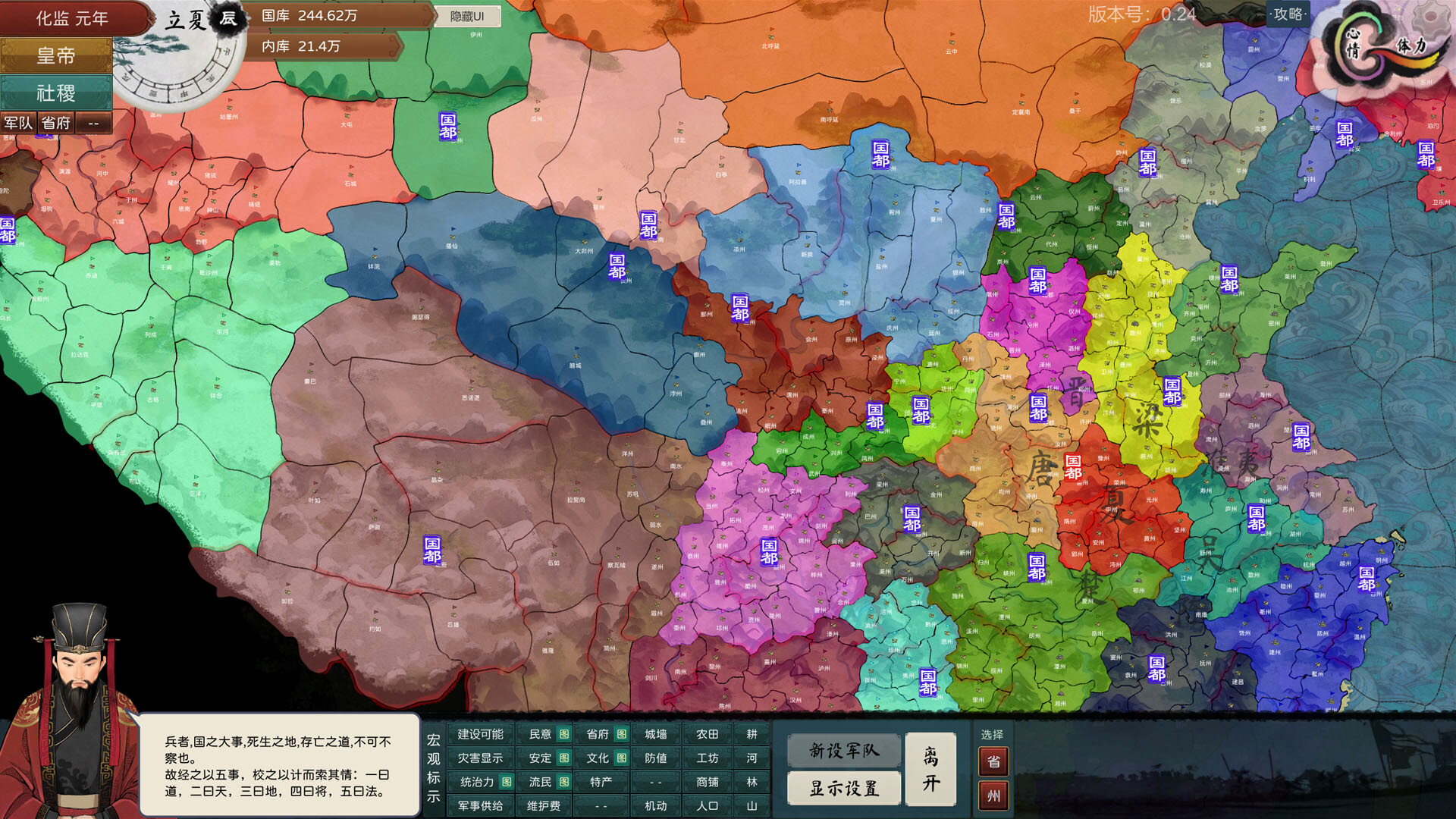Click the 安定 map view icon

coord(564,758)
